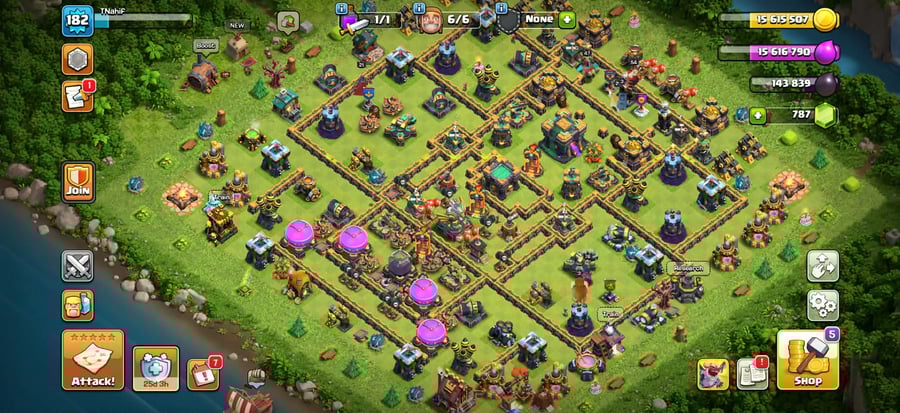This screenshot has width=900, height=413.
Task: Tap the None shield plus button
Action: [568, 19]
